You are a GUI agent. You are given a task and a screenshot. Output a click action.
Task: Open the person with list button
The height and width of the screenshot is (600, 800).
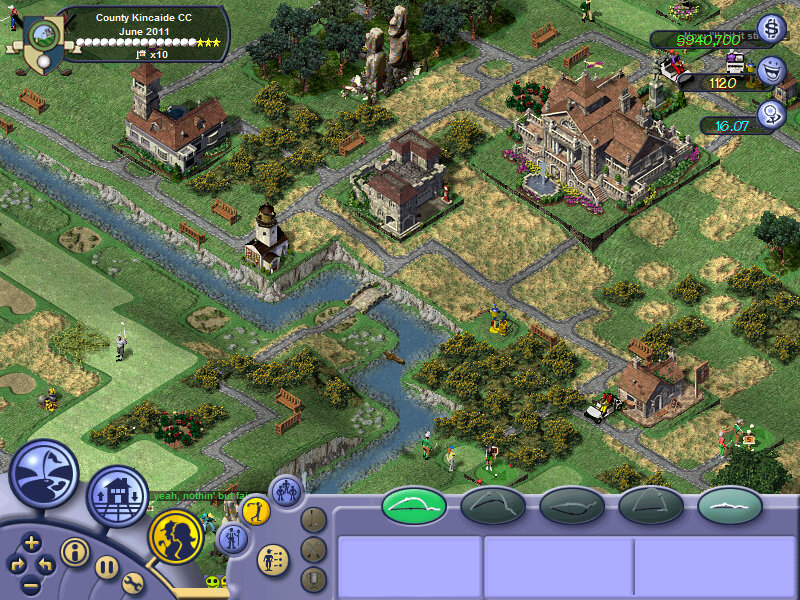click(x=271, y=560)
